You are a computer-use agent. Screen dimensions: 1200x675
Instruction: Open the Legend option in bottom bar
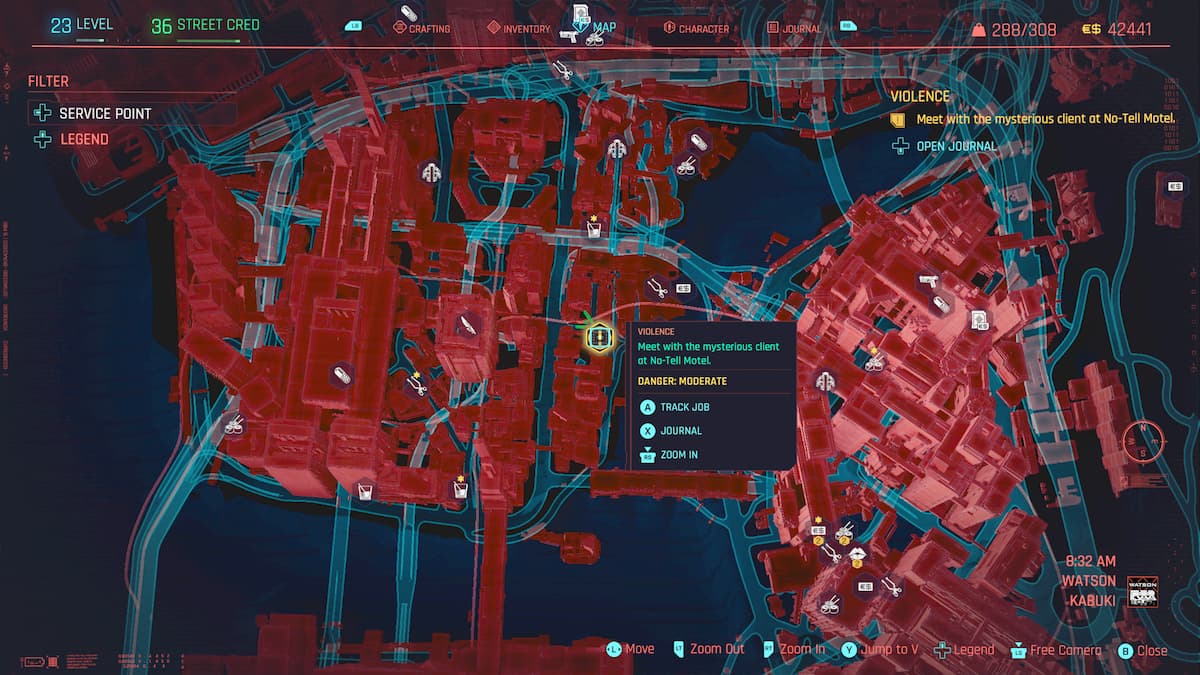coord(973,650)
